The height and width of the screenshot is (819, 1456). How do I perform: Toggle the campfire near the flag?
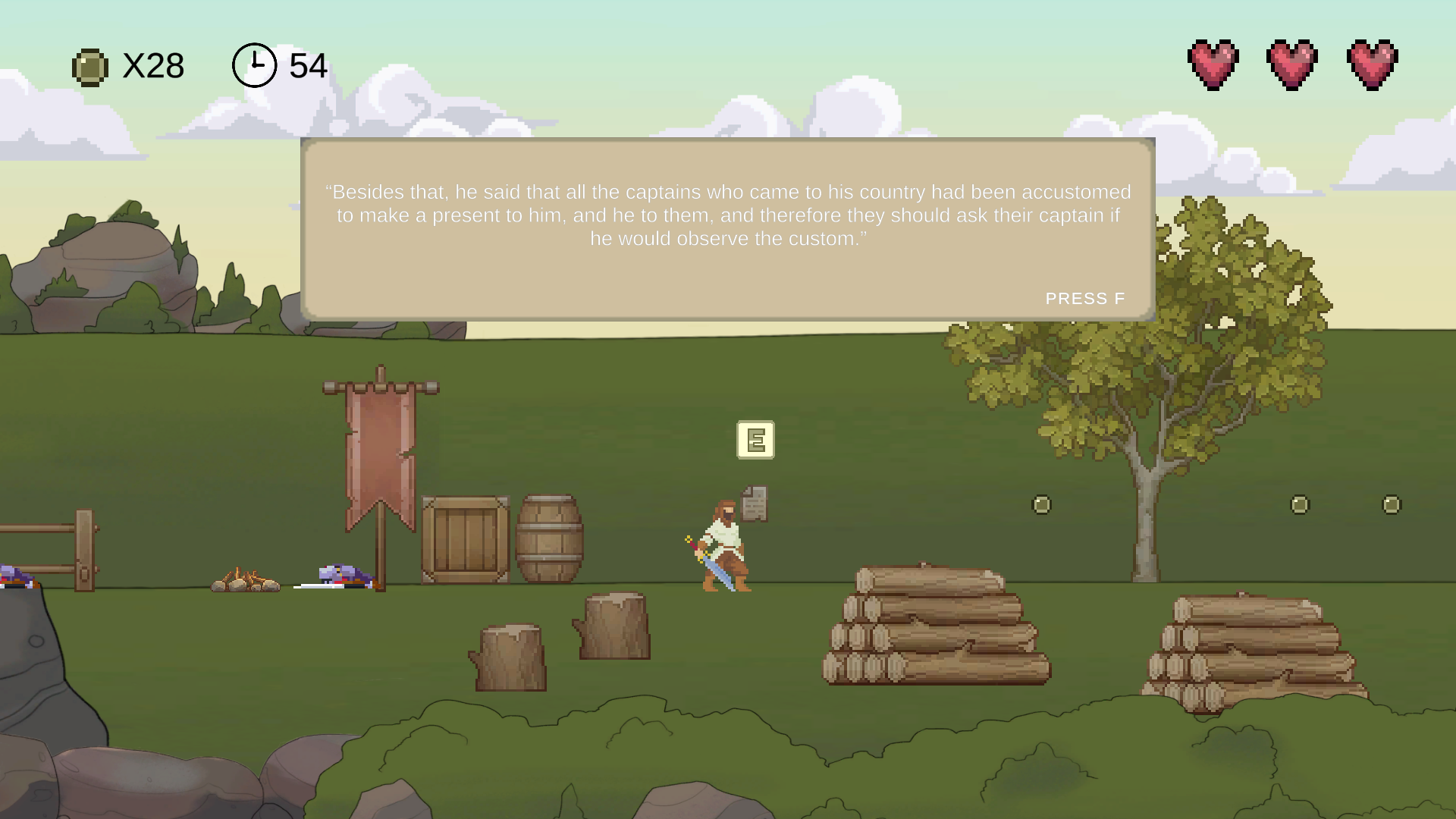tap(246, 580)
